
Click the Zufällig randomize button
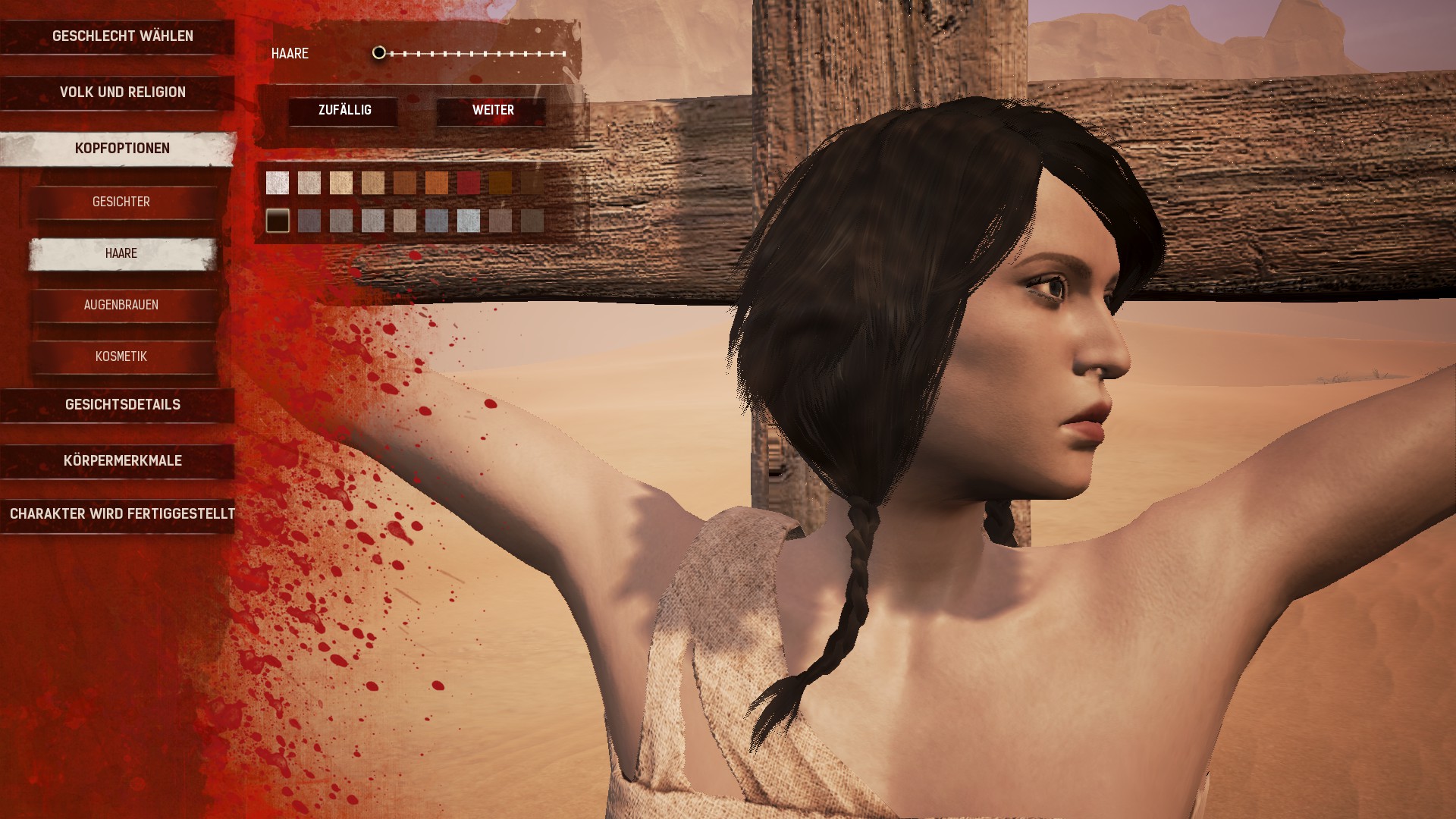pyautogui.click(x=344, y=111)
